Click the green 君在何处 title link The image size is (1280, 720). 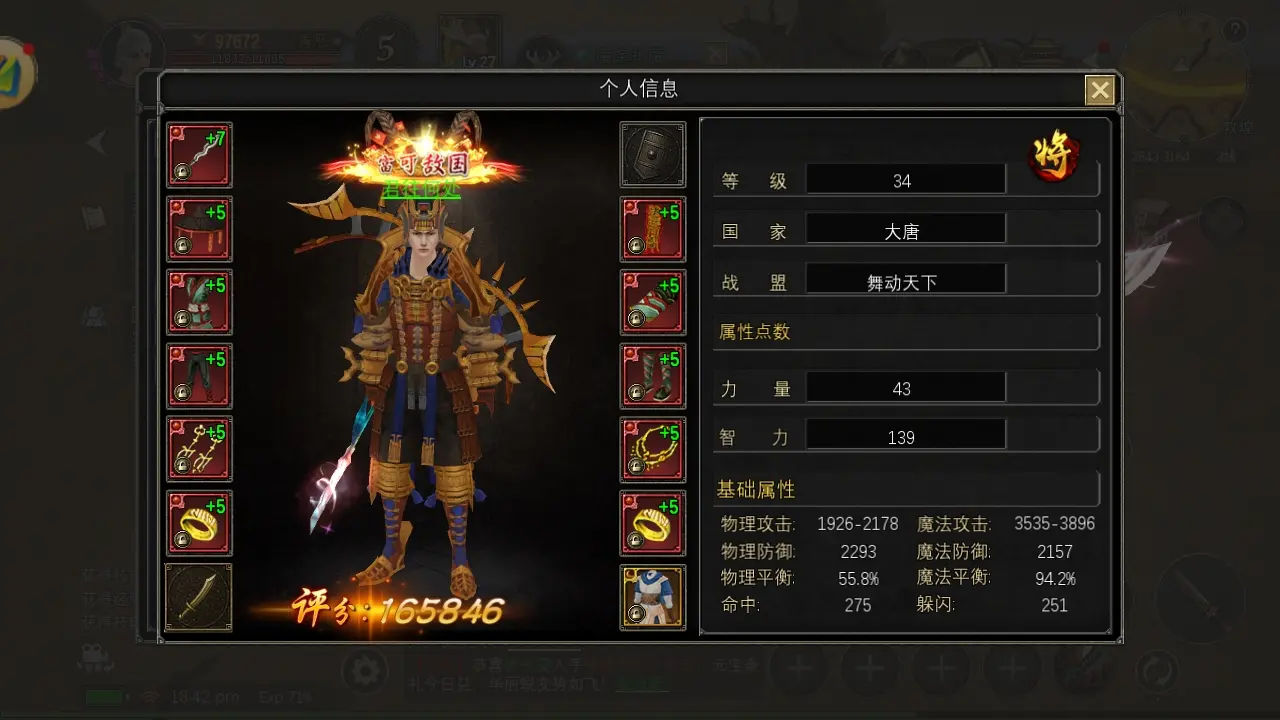coord(420,188)
